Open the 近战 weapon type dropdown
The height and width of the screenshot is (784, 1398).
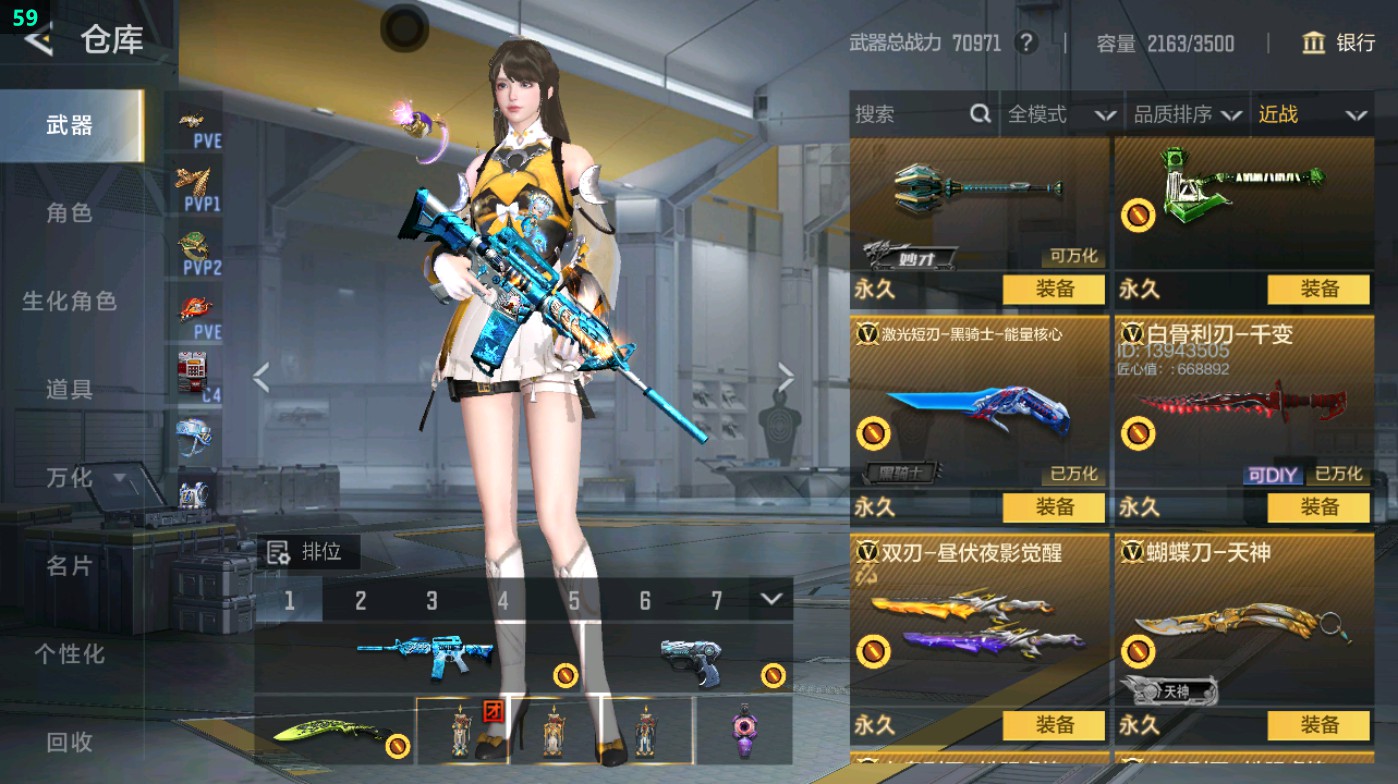[1310, 115]
